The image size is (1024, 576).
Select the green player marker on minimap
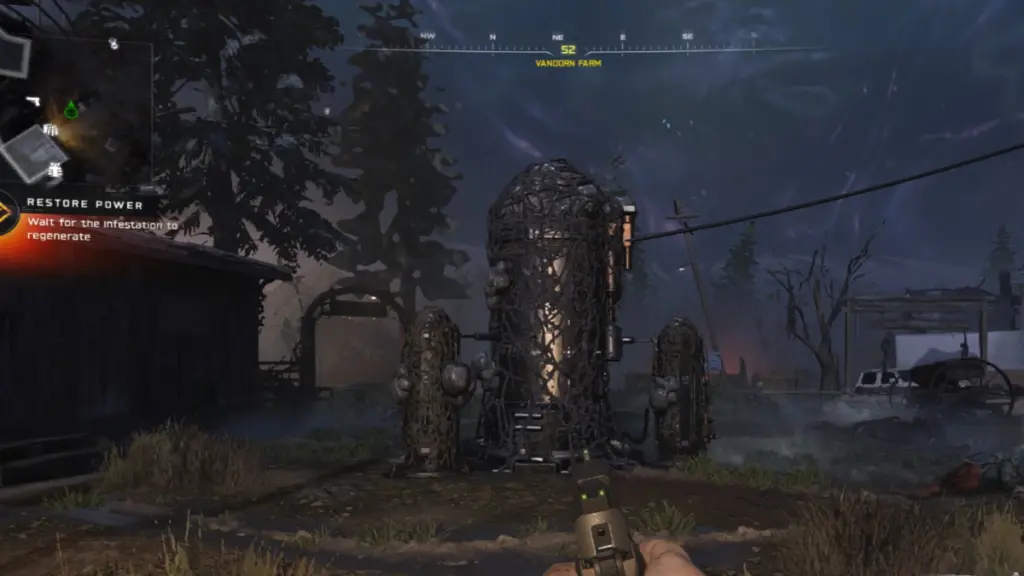[x=71, y=110]
